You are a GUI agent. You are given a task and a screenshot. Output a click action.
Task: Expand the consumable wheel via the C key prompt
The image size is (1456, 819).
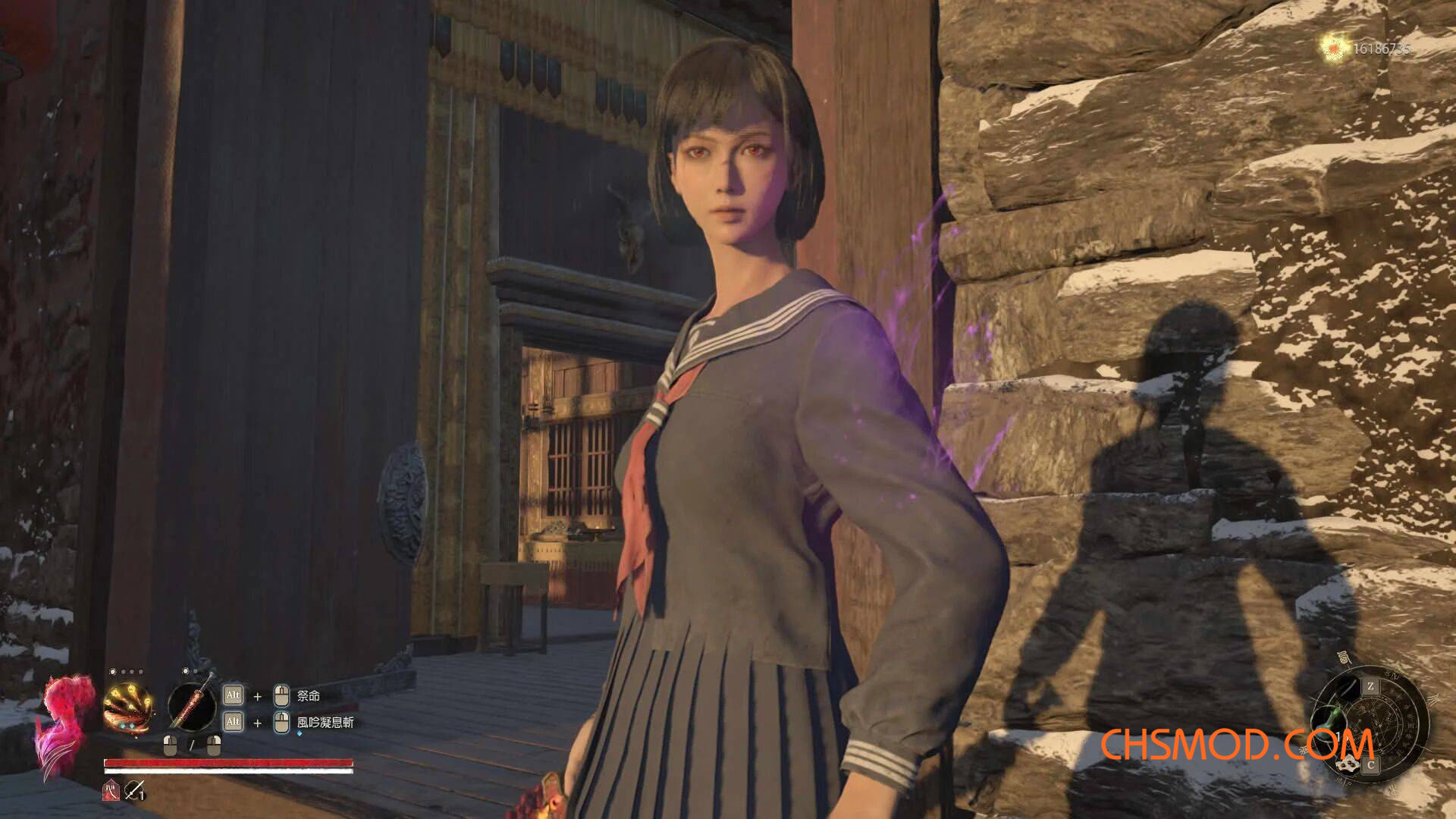(x=1370, y=764)
